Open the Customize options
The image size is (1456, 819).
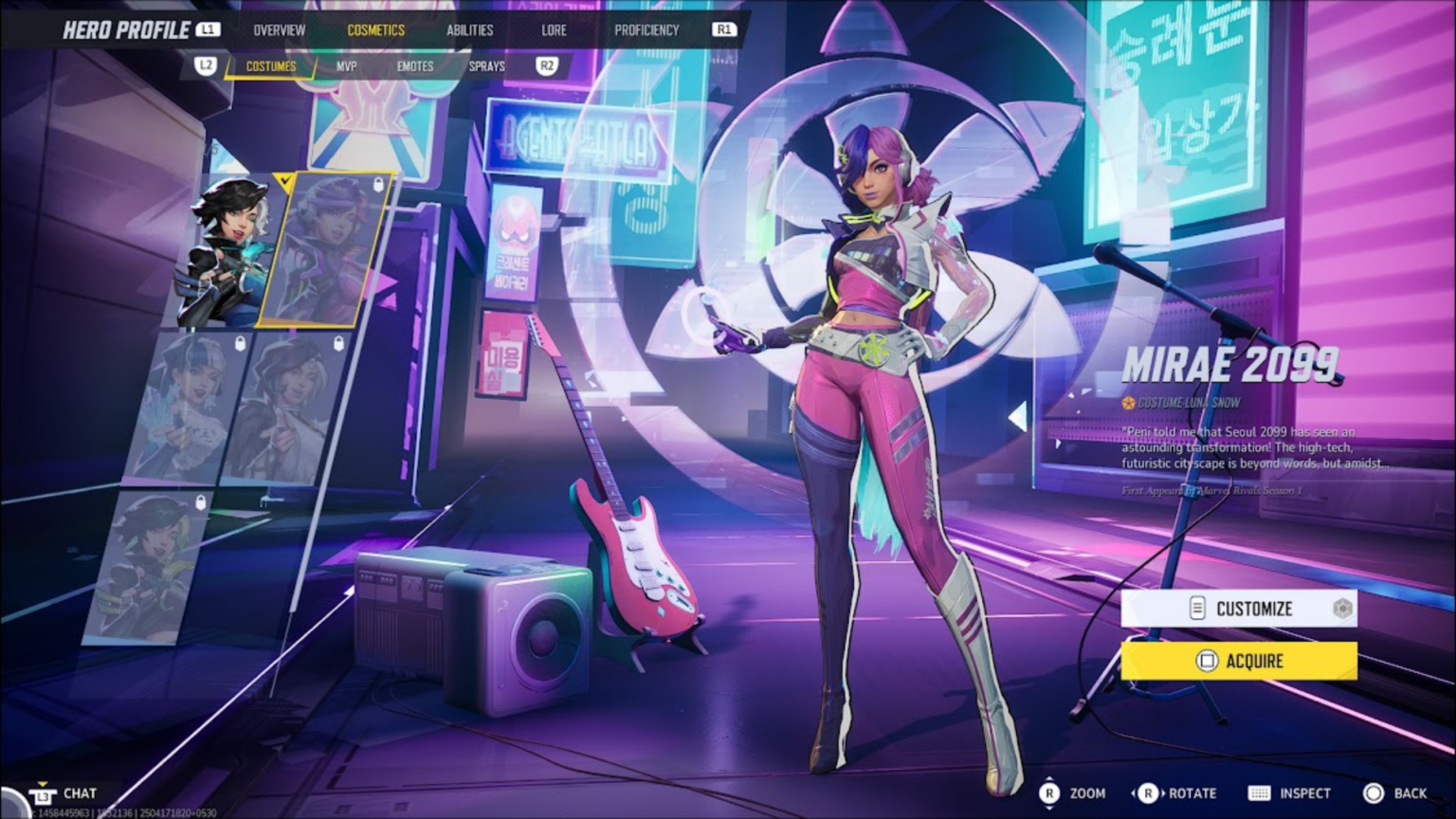1253,609
